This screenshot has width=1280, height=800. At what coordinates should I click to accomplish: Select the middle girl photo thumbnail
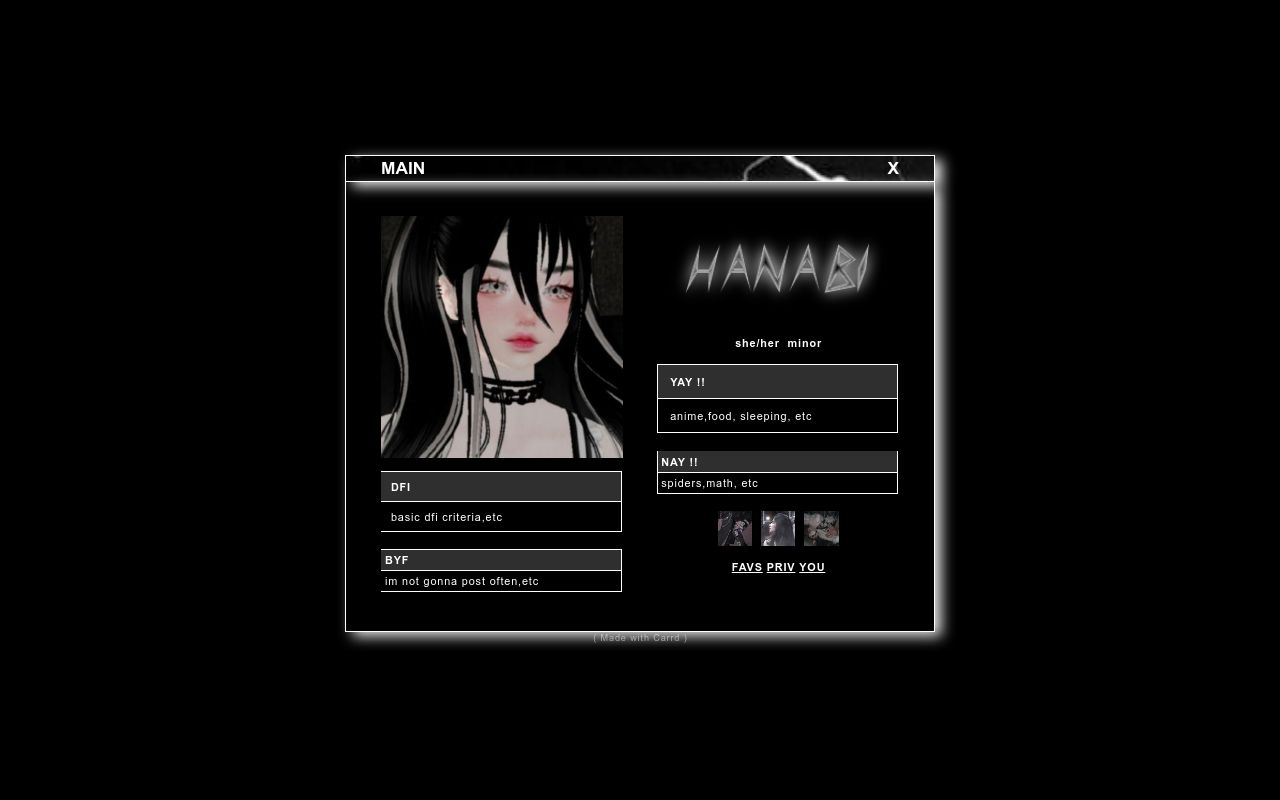coord(777,528)
